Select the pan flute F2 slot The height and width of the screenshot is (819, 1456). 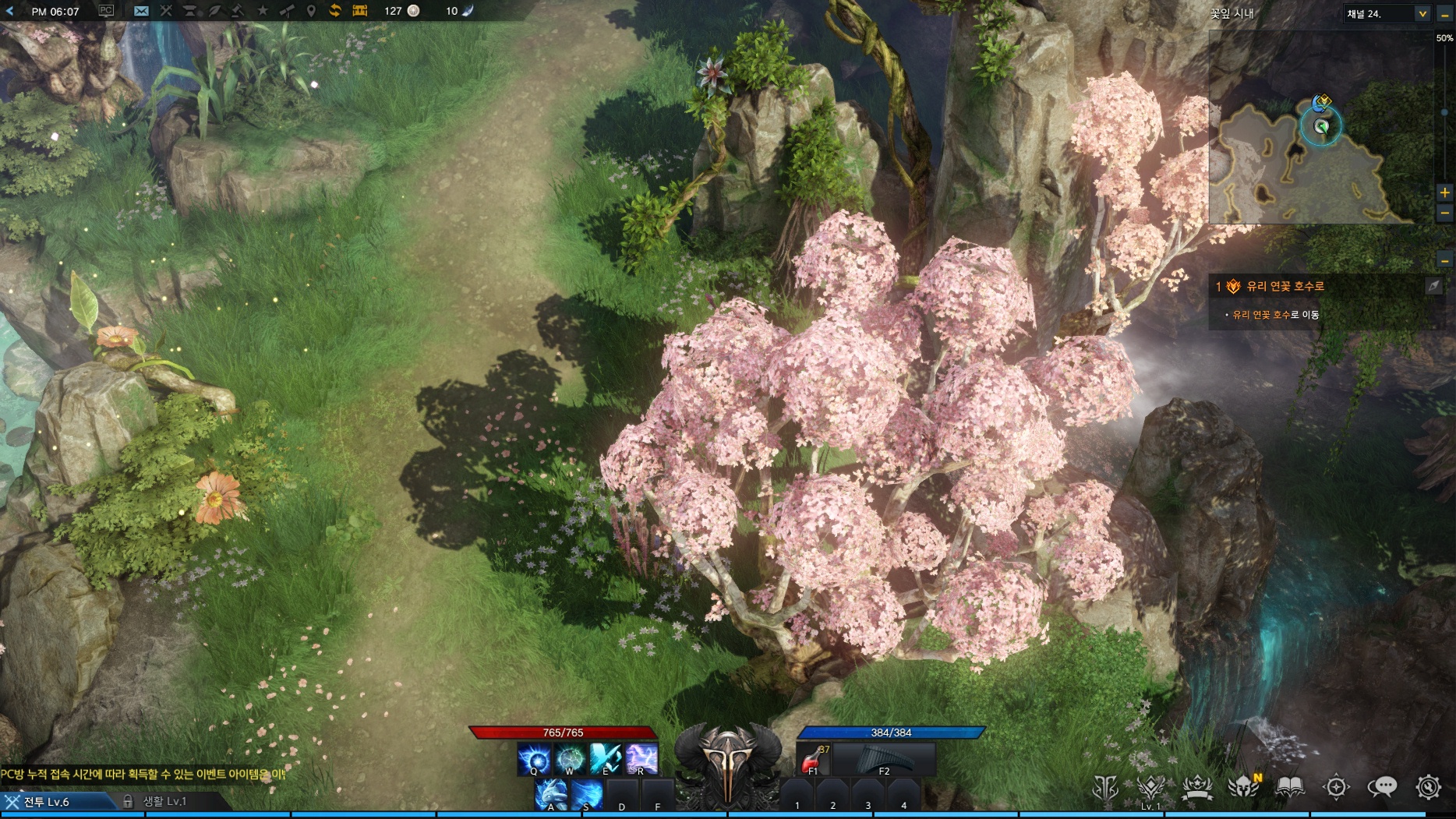pyautogui.click(x=883, y=758)
